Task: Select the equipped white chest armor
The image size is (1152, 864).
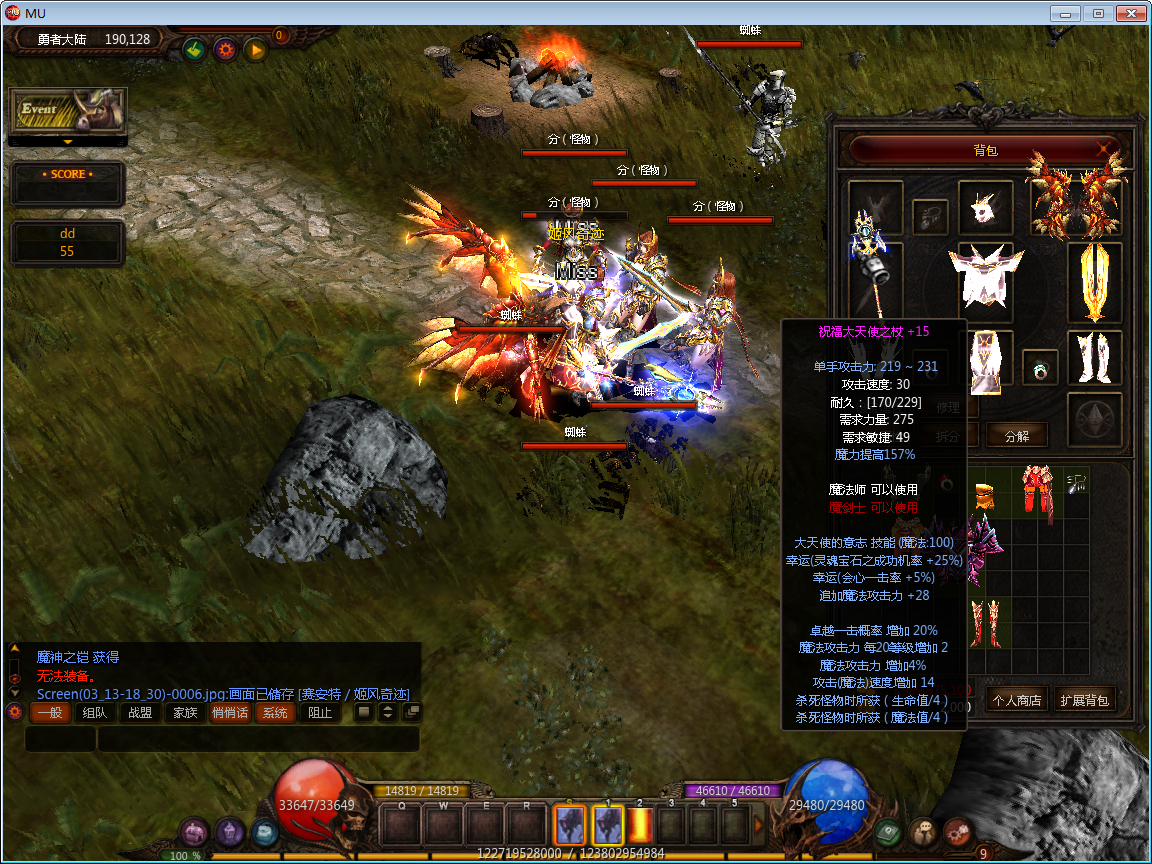Action: [x=985, y=276]
